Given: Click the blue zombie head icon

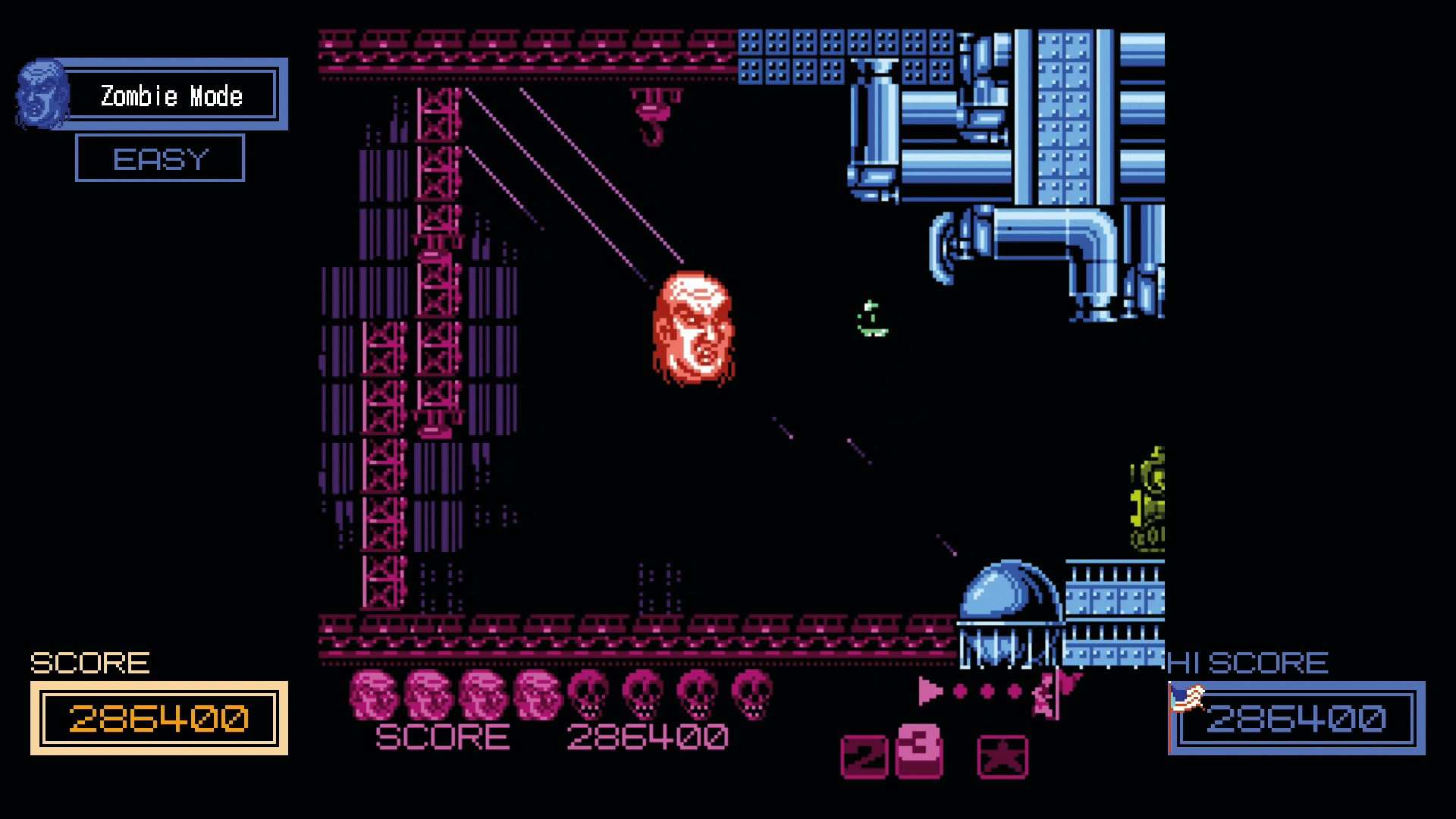Looking at the screenshot, I should tap(42, 94).
